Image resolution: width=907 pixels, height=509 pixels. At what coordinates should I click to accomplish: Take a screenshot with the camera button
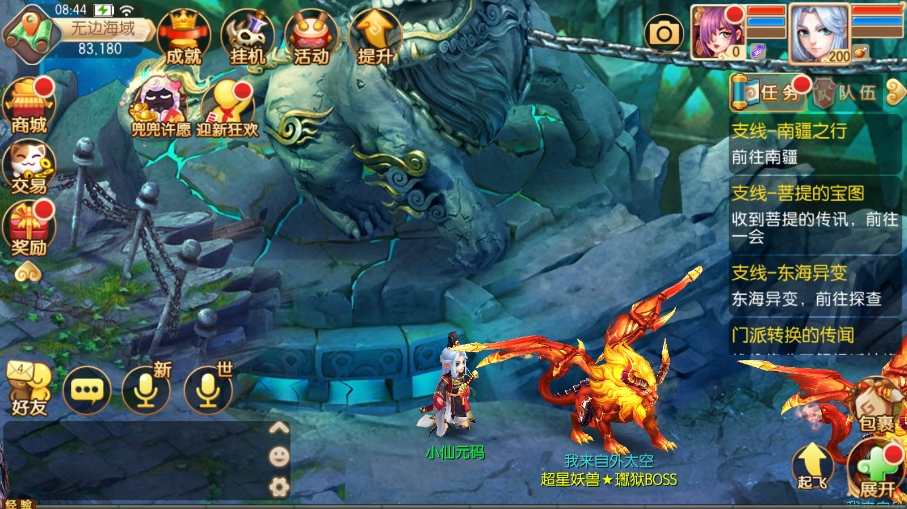pyautogui.click(x=662, y=33)
